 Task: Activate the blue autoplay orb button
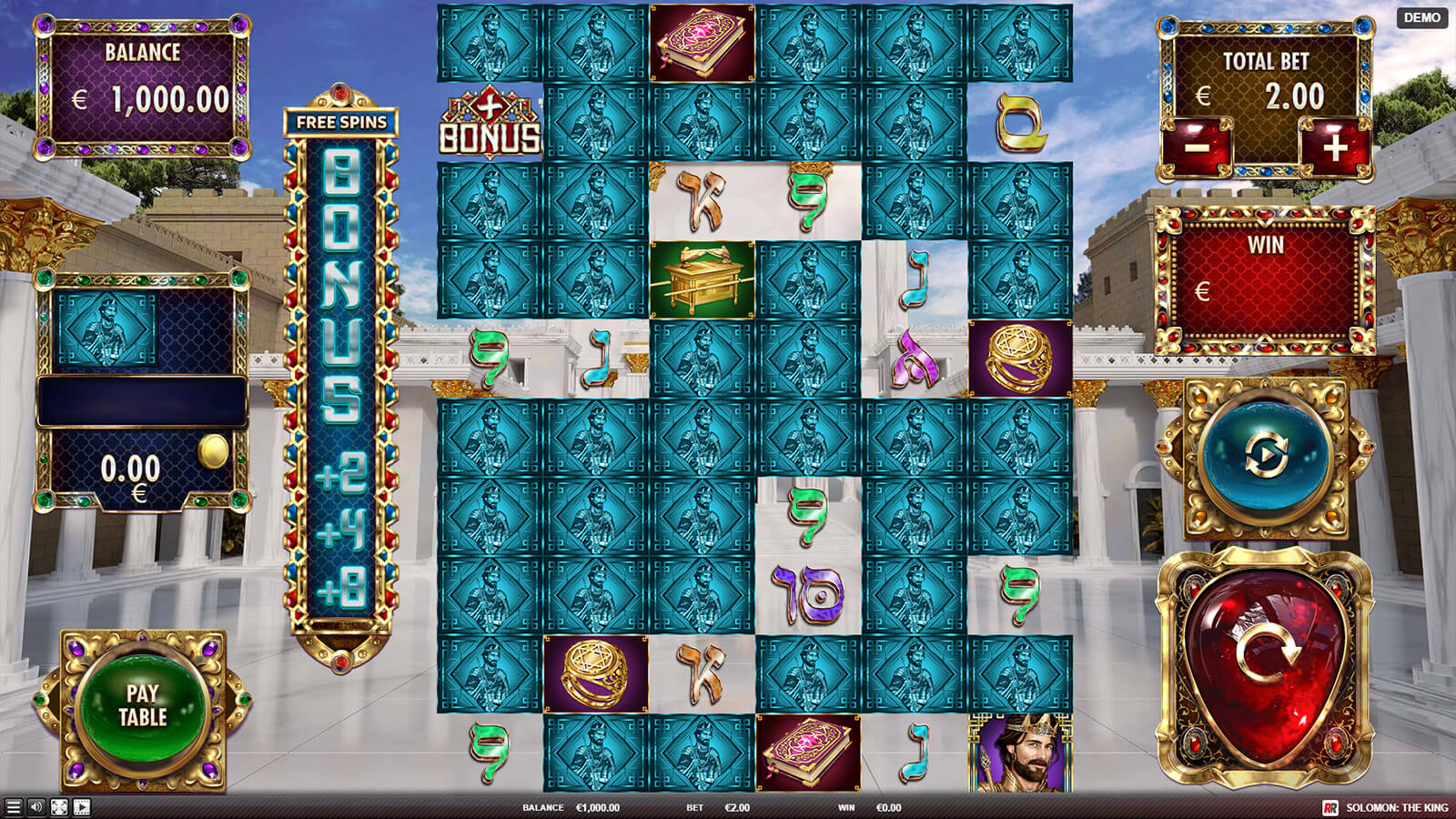pyautogui.click(x=1264, y=455)
